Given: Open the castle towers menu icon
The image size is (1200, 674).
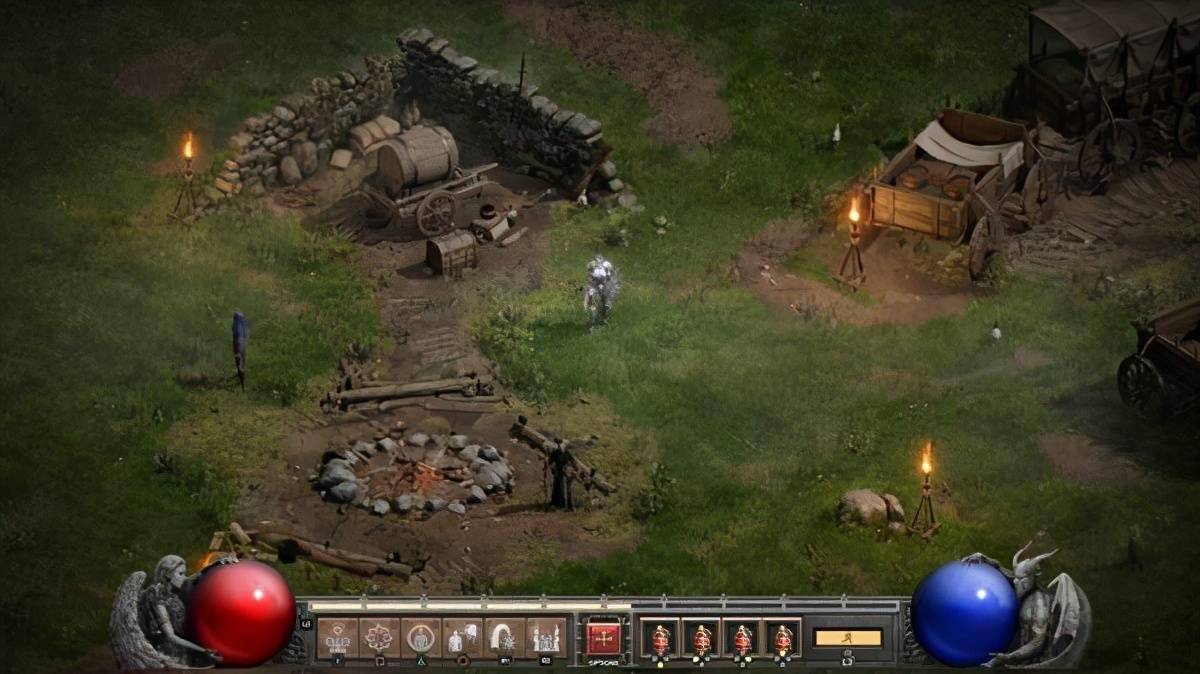Looking at the screenshot, I should tap(546, 636).
